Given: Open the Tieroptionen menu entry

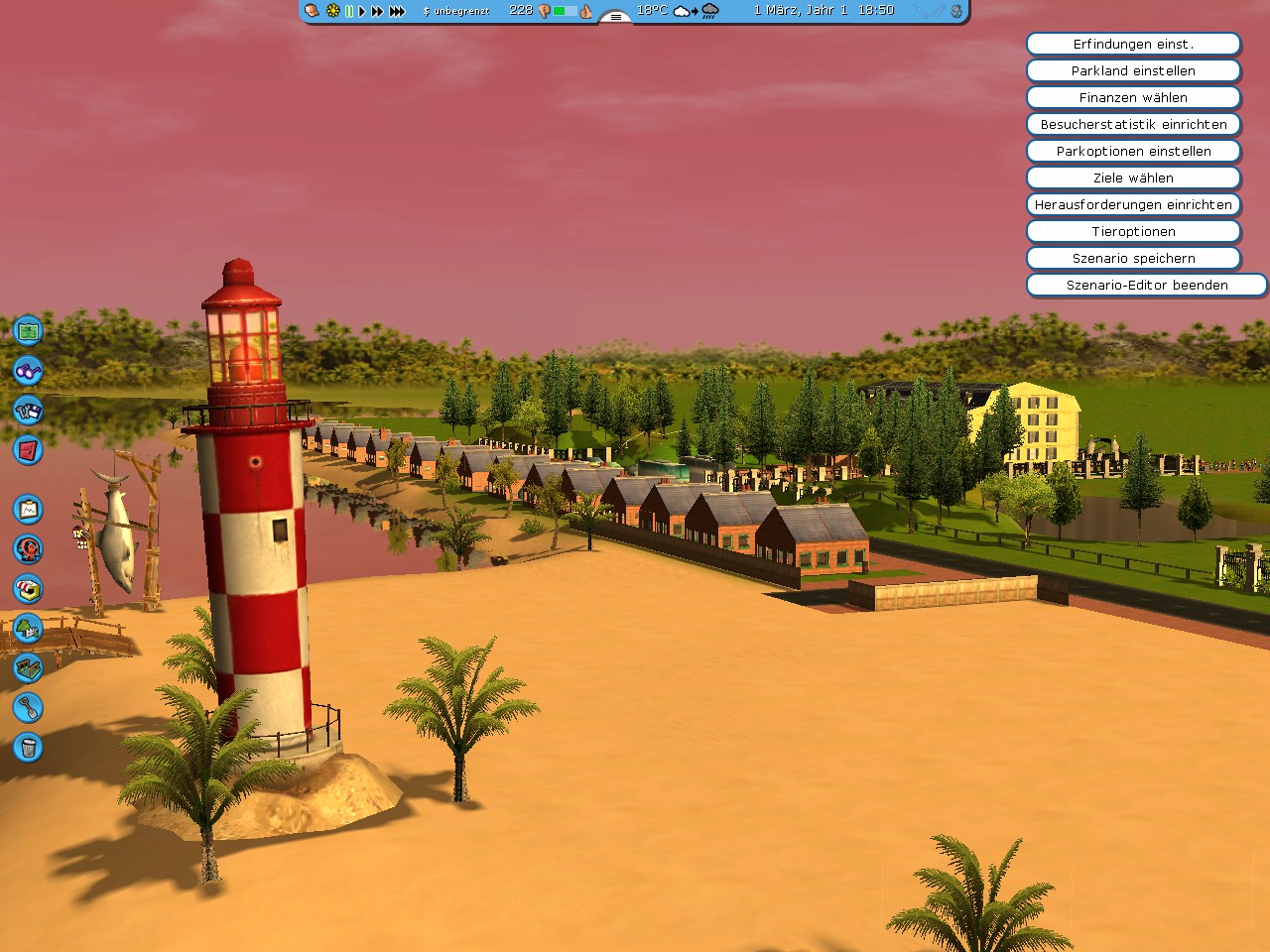Looking at the screenshot, I should pyautogui.click(x=1133, y=231).
